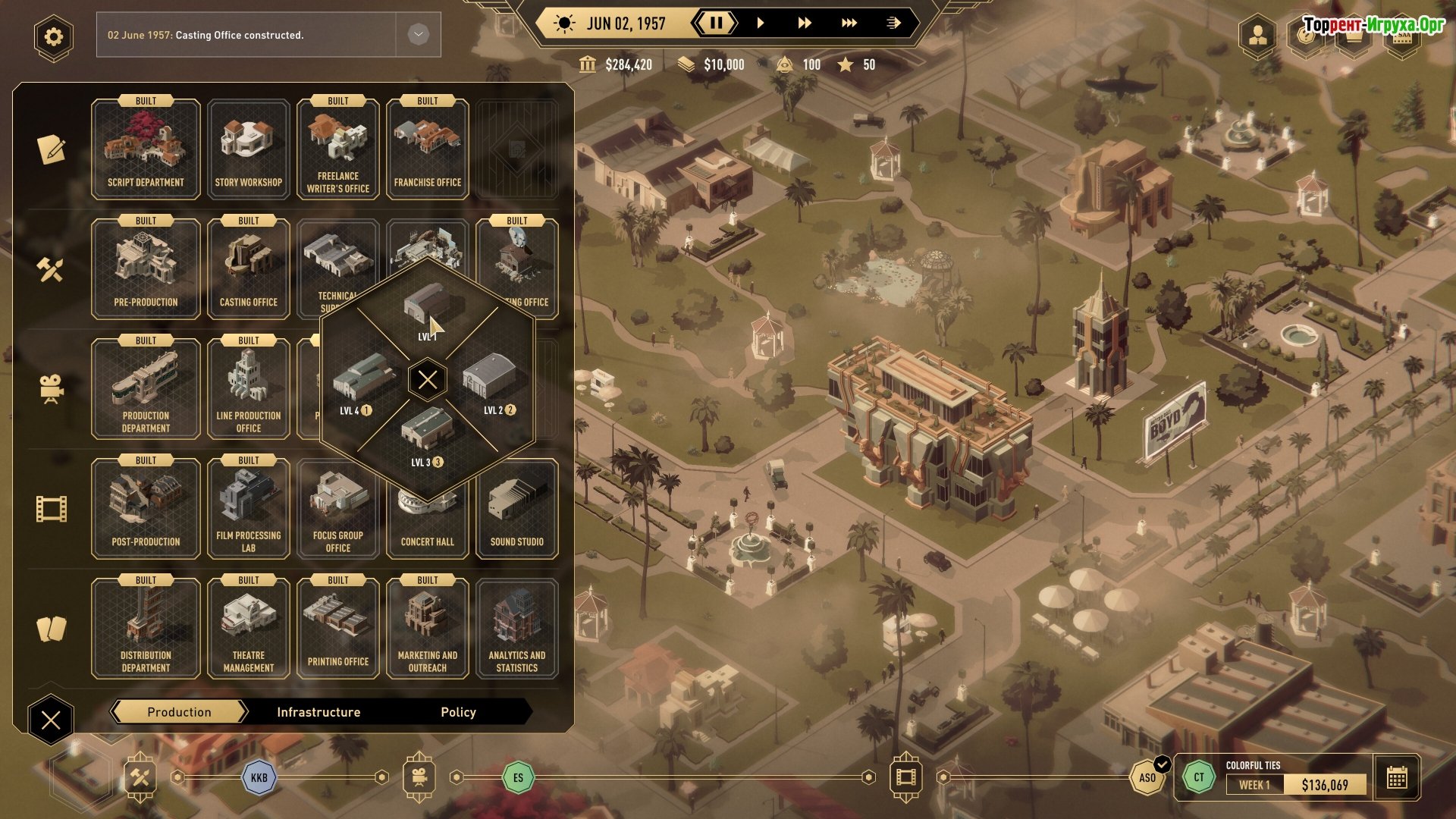Set game speed to normal play
The width and height of the screenshot is (1456, 819).
coord(761,24)
